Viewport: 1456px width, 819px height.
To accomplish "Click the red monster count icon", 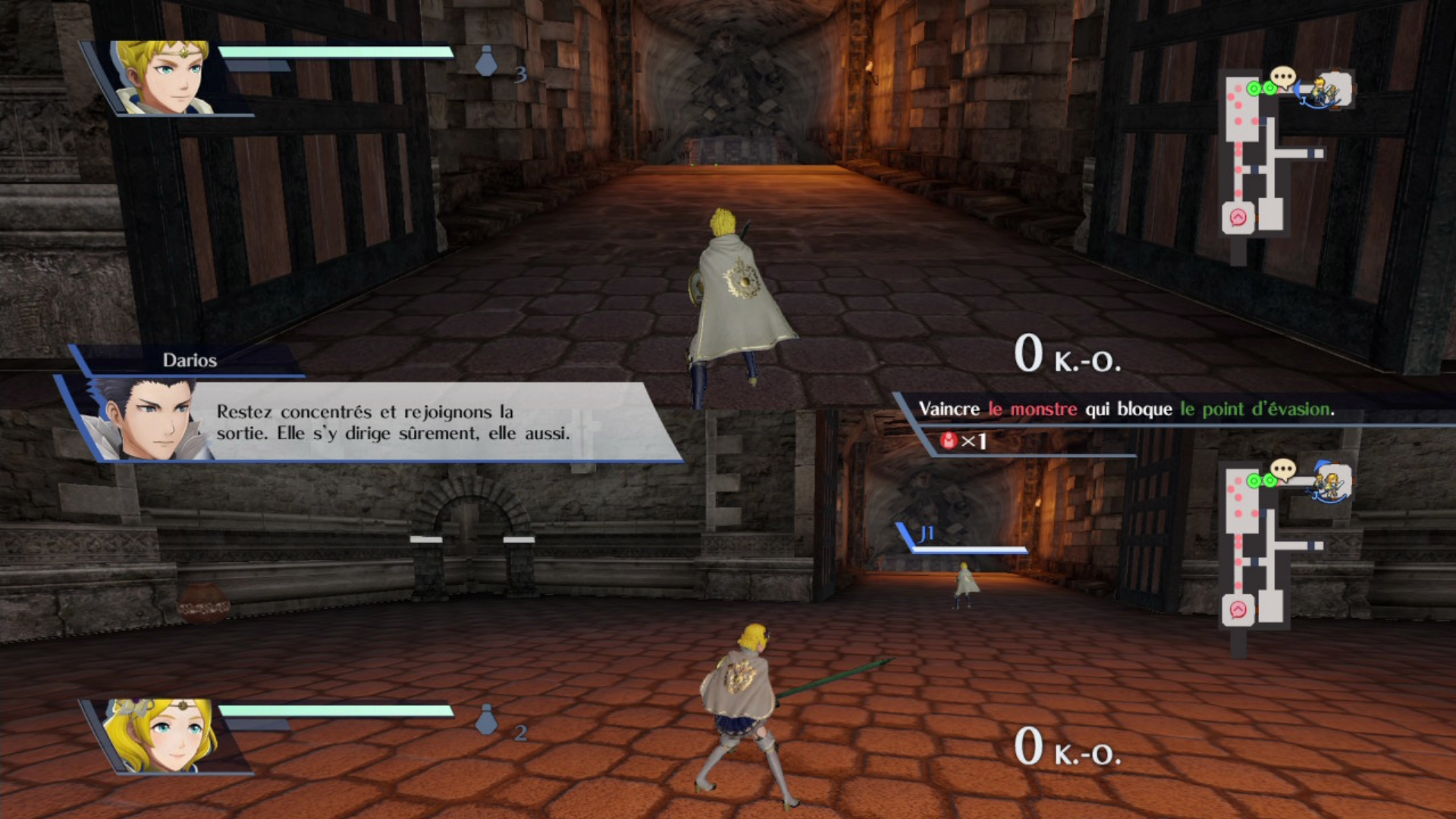I will 948,441.
